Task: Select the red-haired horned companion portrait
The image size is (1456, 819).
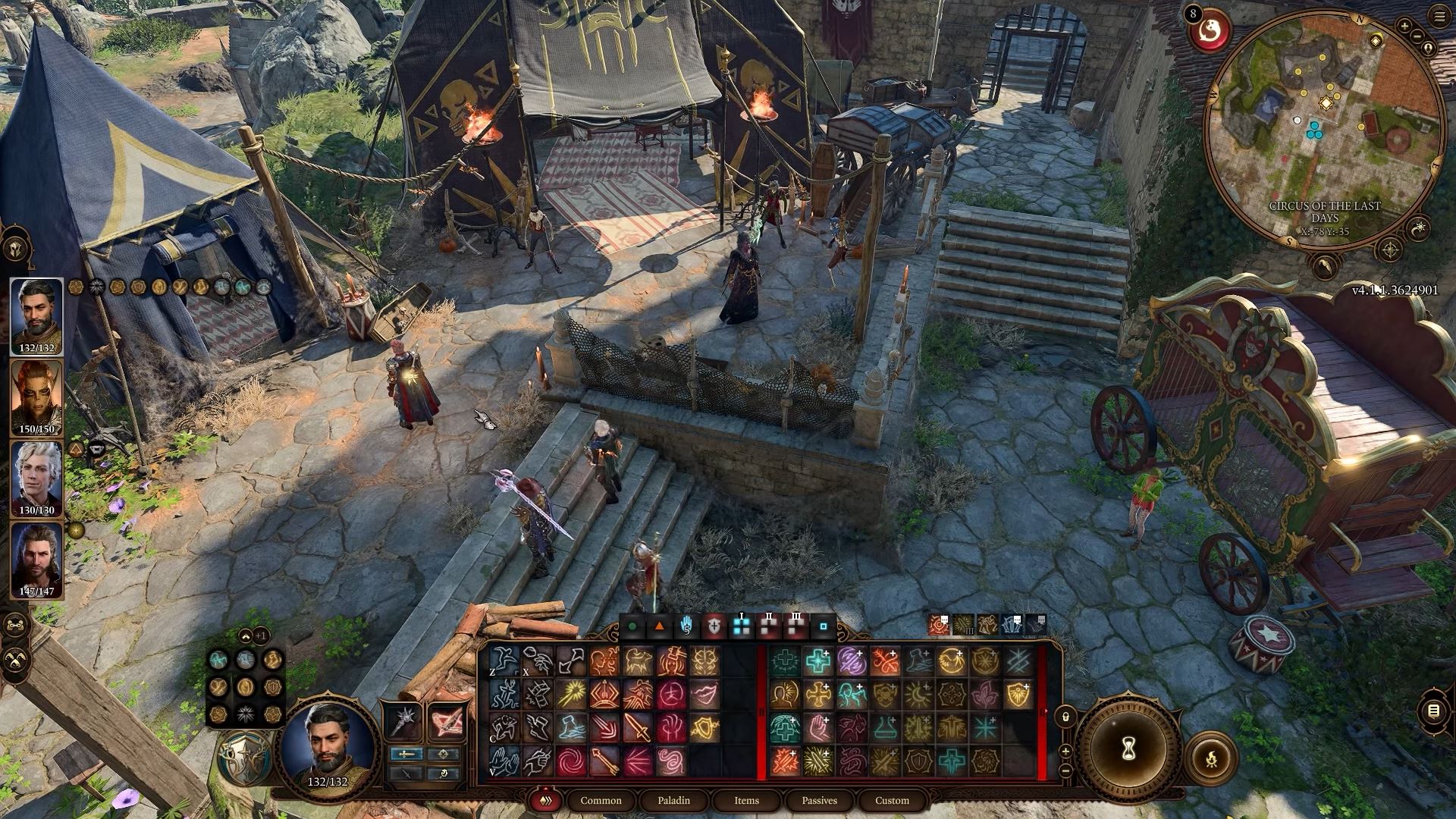Action: pyautogui.click(x=36, y=397)
